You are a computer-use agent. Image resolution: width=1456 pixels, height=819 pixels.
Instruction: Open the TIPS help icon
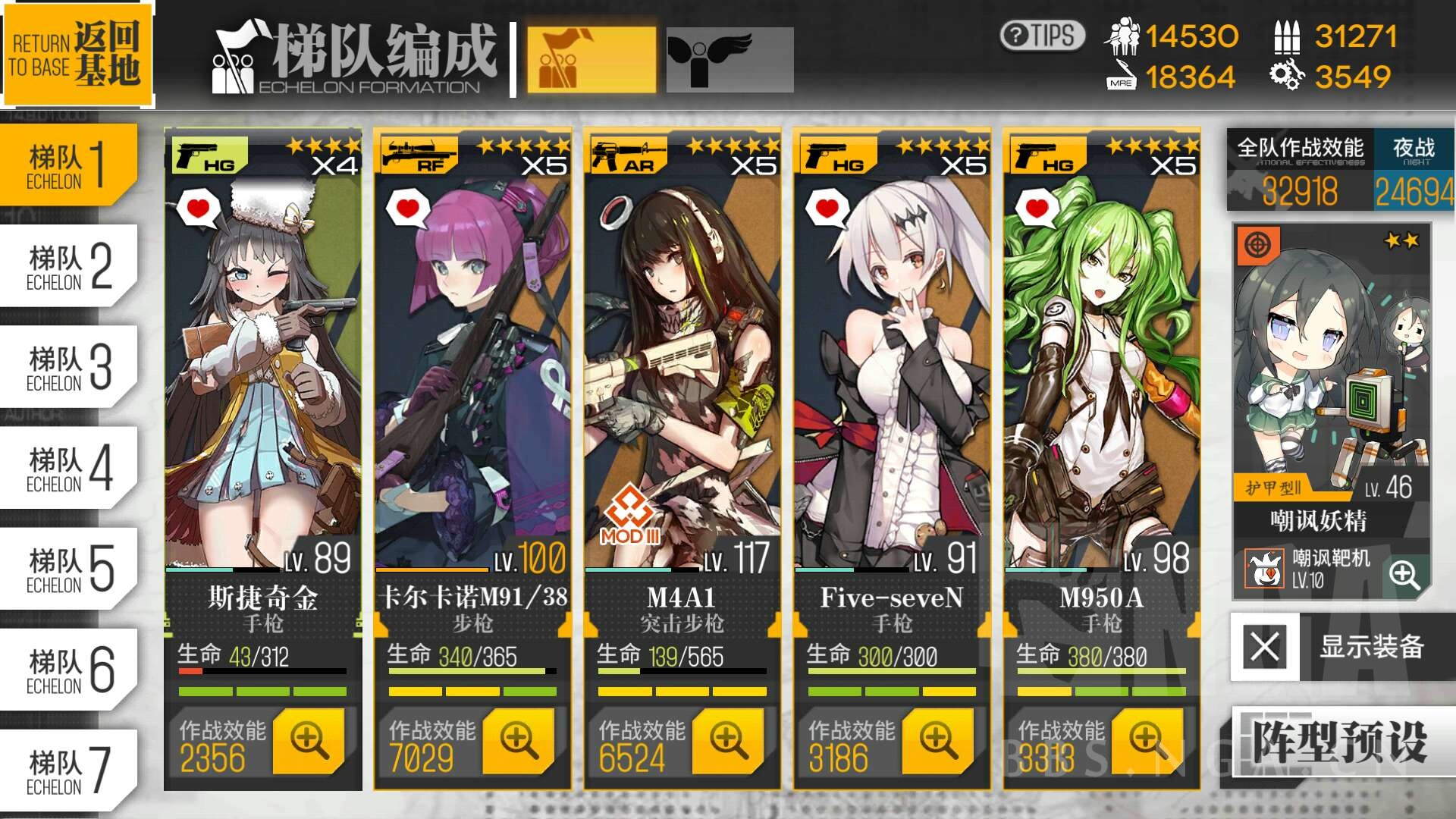(1042, 34)
